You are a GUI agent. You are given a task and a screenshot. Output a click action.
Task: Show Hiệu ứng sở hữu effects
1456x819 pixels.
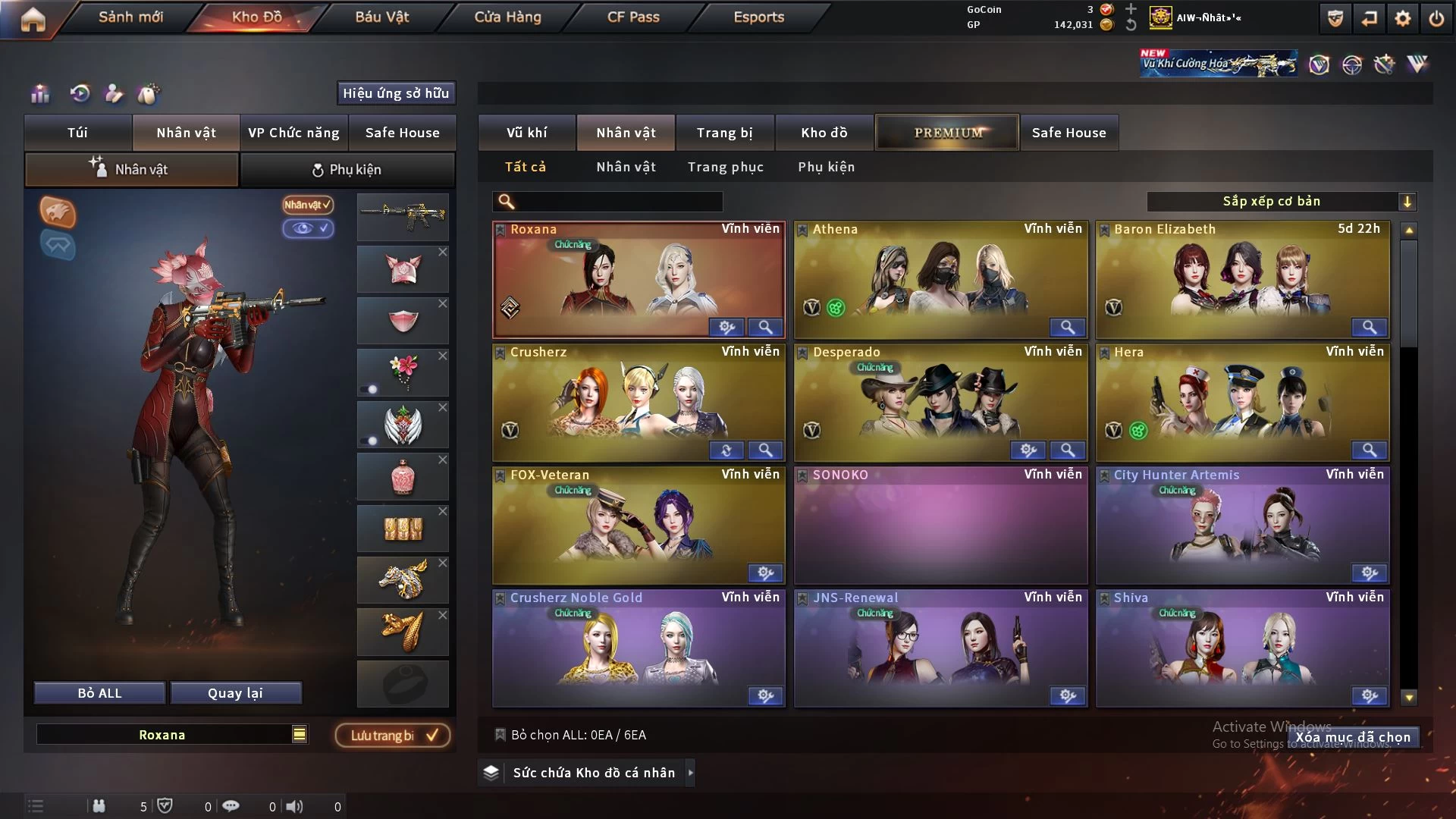tap(395, 93)
